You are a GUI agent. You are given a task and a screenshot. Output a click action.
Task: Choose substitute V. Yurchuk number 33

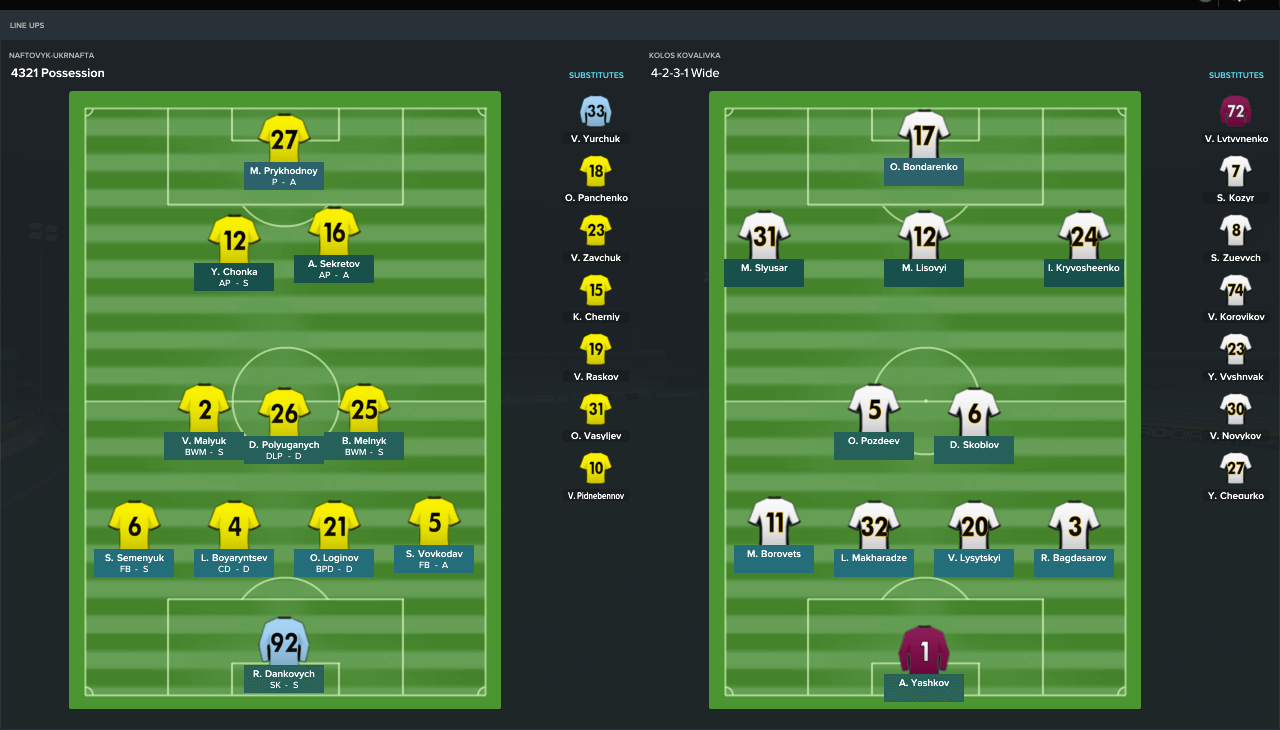(x=596, y=111)
